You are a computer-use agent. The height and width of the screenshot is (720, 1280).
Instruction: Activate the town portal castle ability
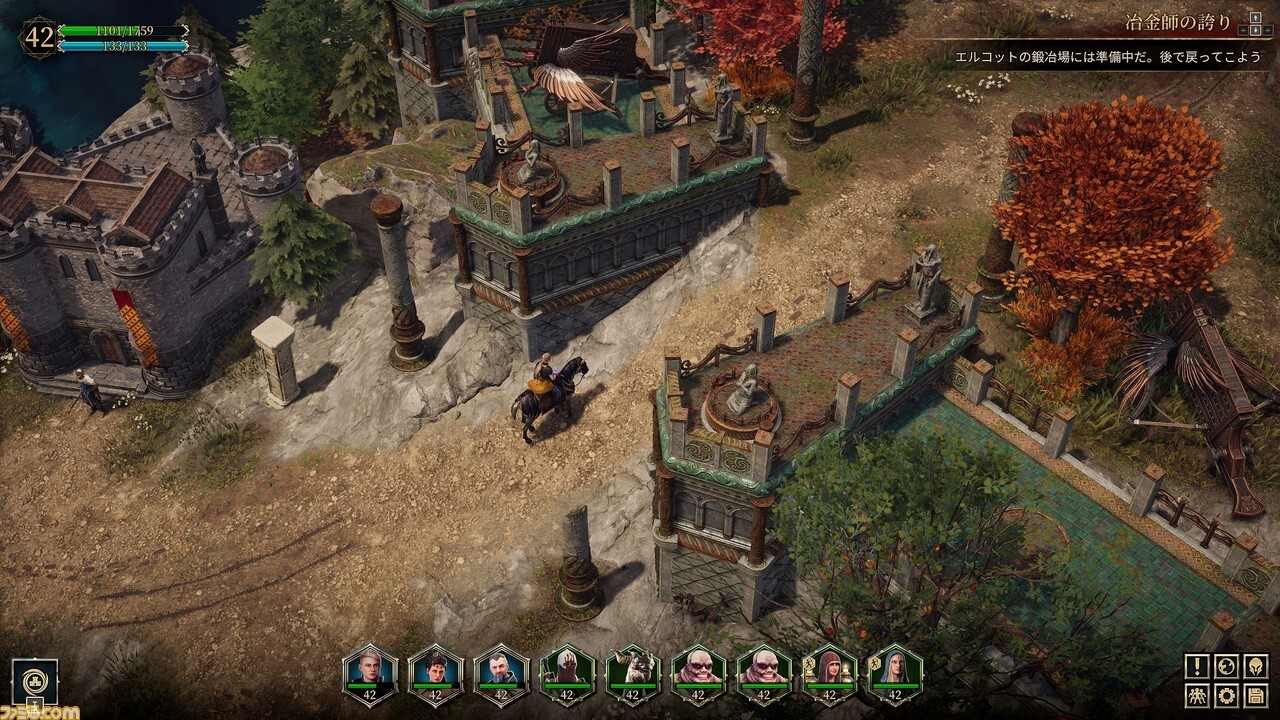(34, 682)
